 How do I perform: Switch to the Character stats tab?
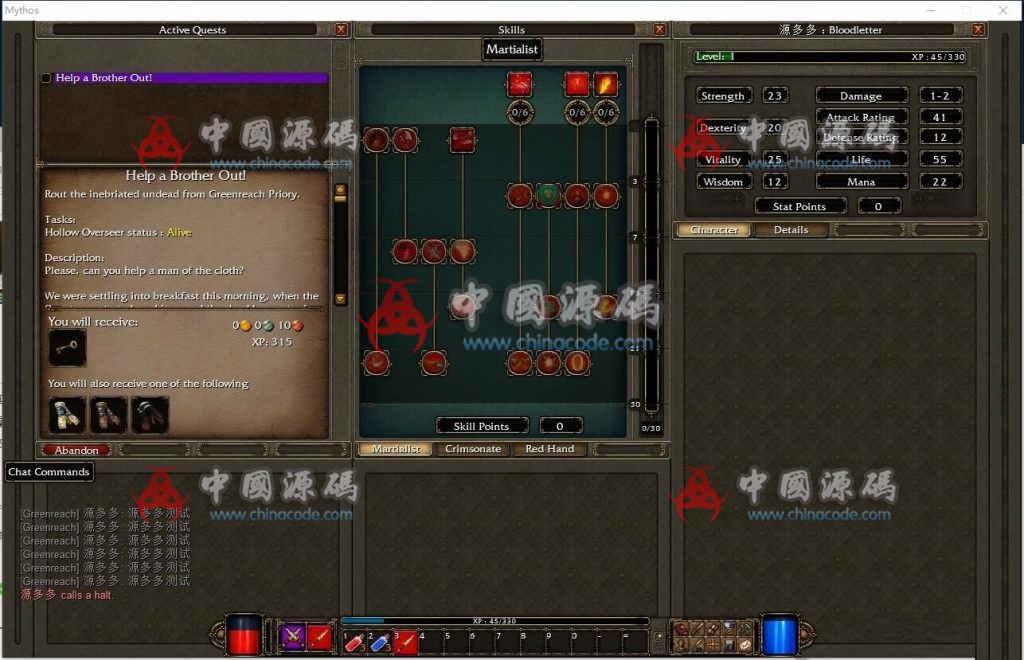pos(714,230)
